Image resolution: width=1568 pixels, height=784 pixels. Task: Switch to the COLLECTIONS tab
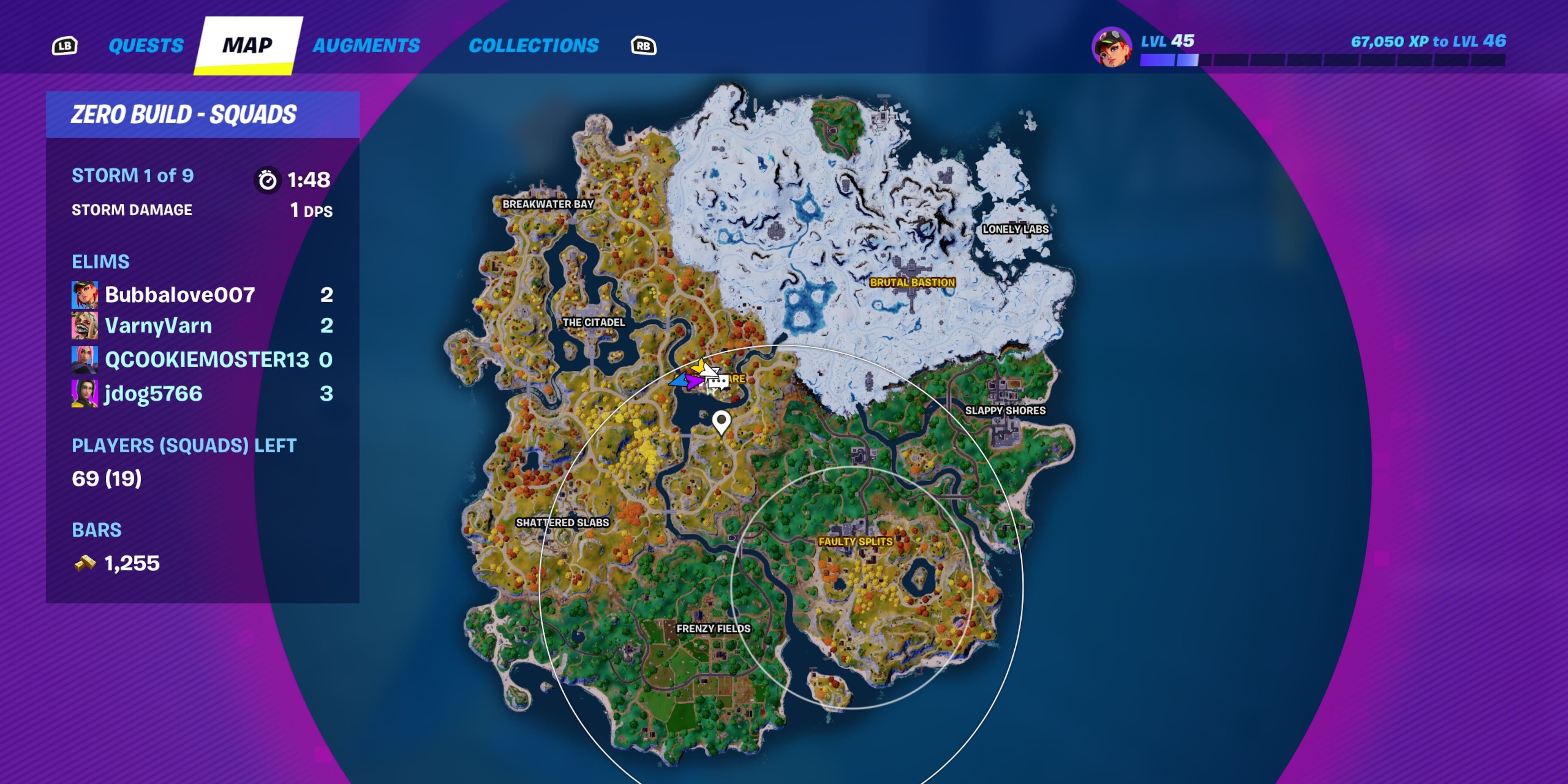[535, 45]
